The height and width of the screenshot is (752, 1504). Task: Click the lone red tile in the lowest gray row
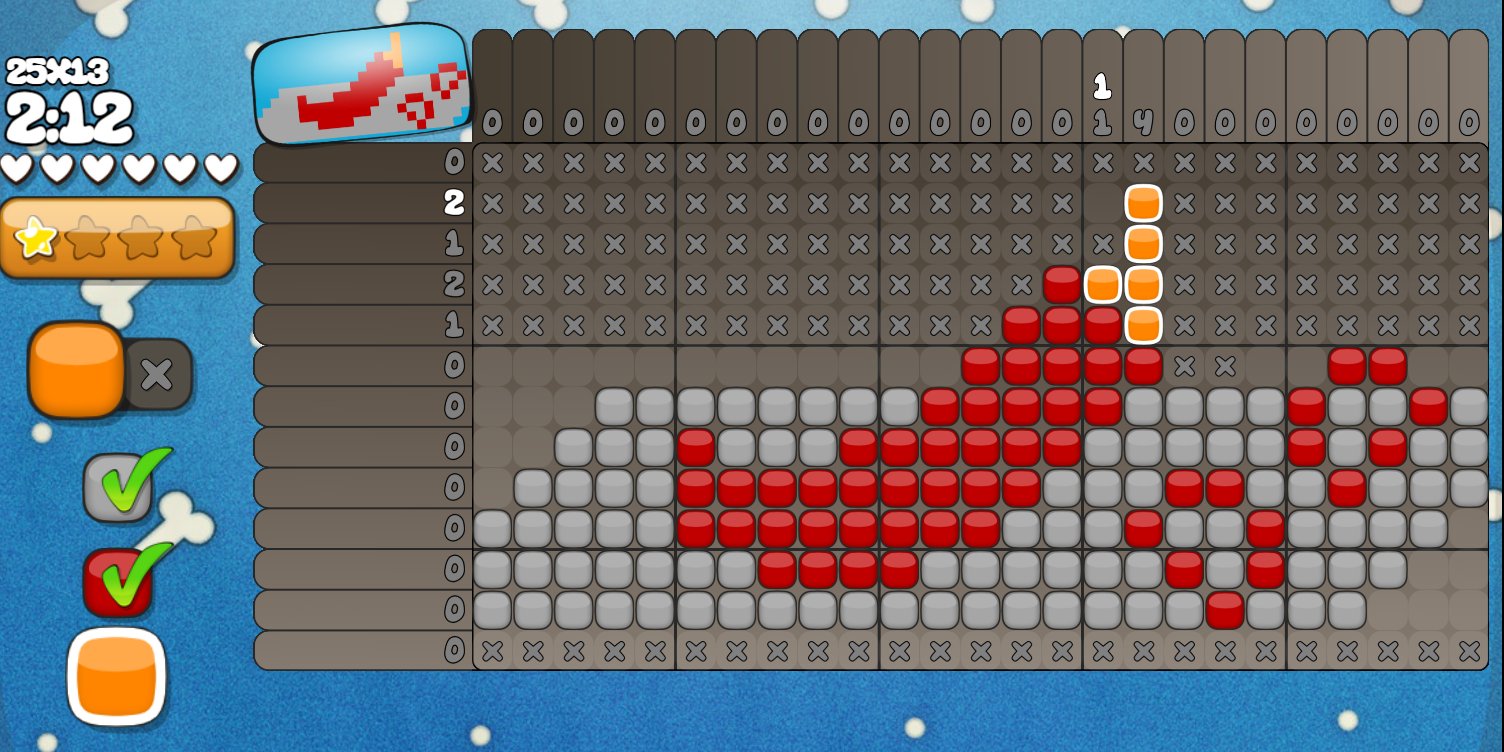click(x=1225, y=609)
